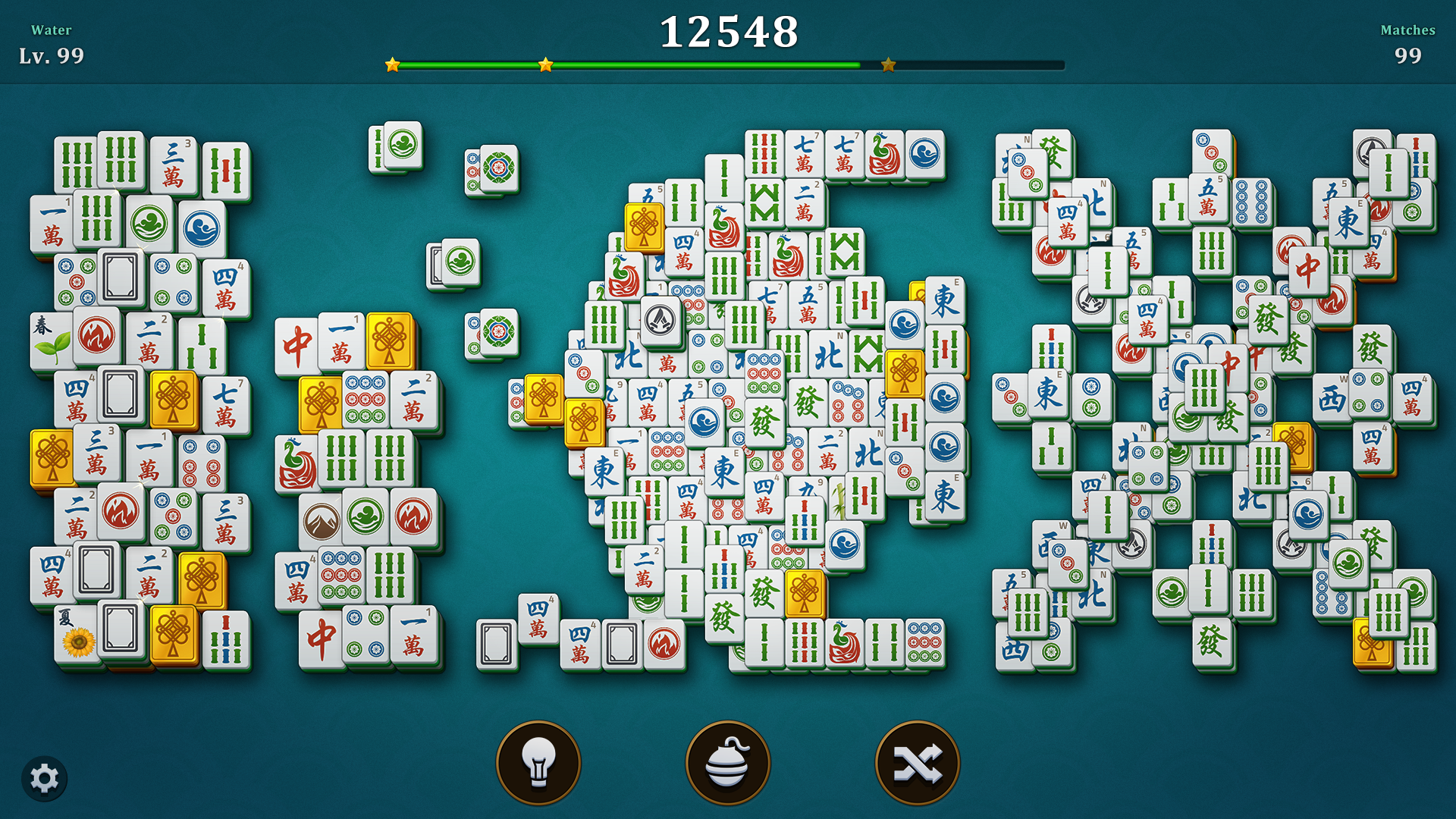
Task: Click the hint lightbulb icon
Action: tap(538, 762)
